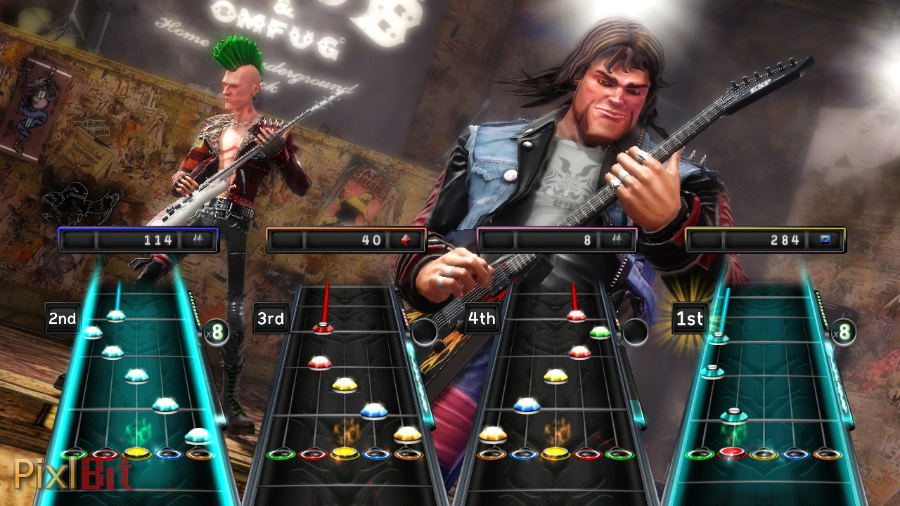900x506 pixels.
Task: Click the red diamond icon in the 40-point panel
Action: 405,240
